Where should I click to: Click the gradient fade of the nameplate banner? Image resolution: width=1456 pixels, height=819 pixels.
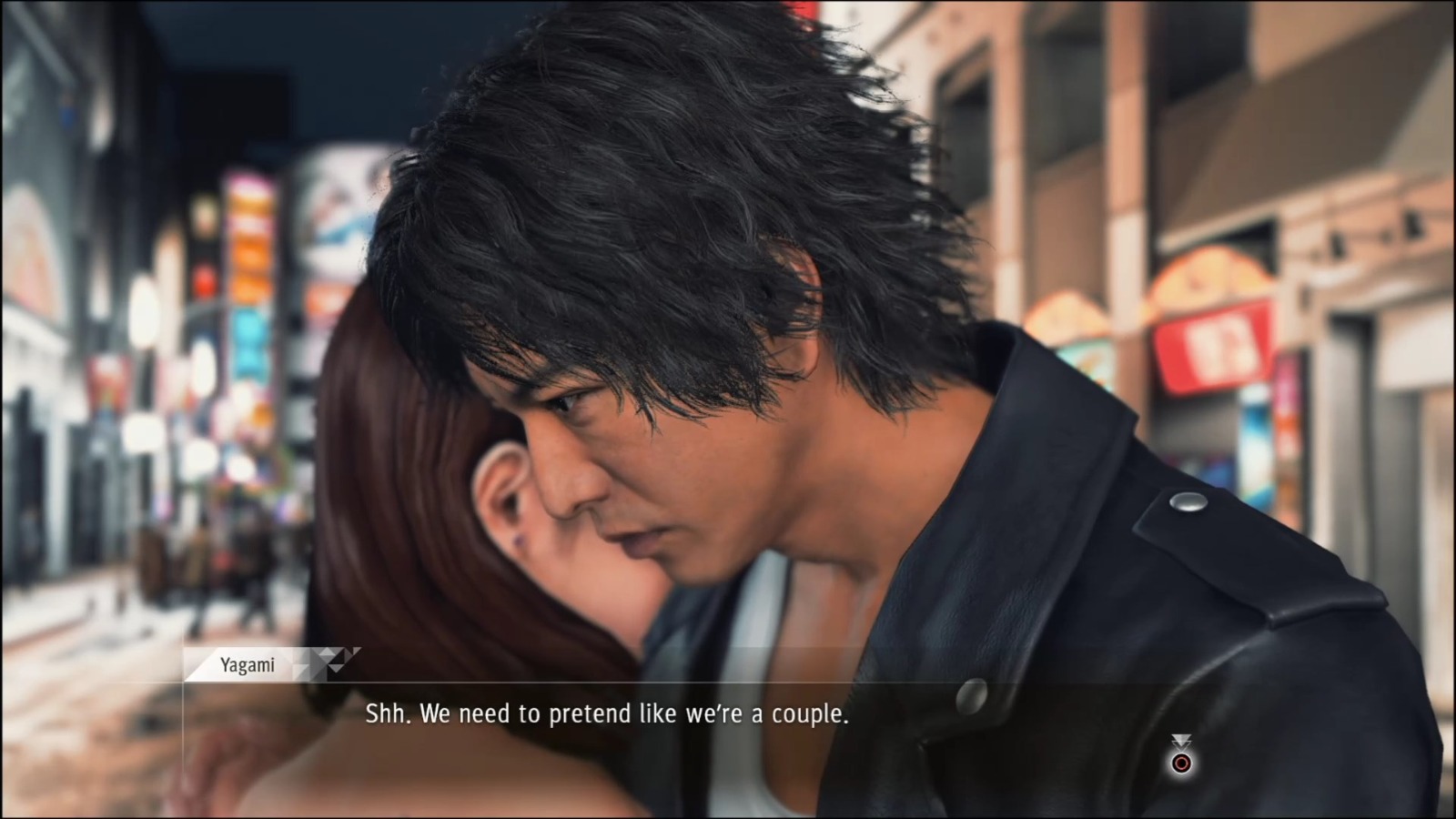pyautogui.click(x=303, y=662)
